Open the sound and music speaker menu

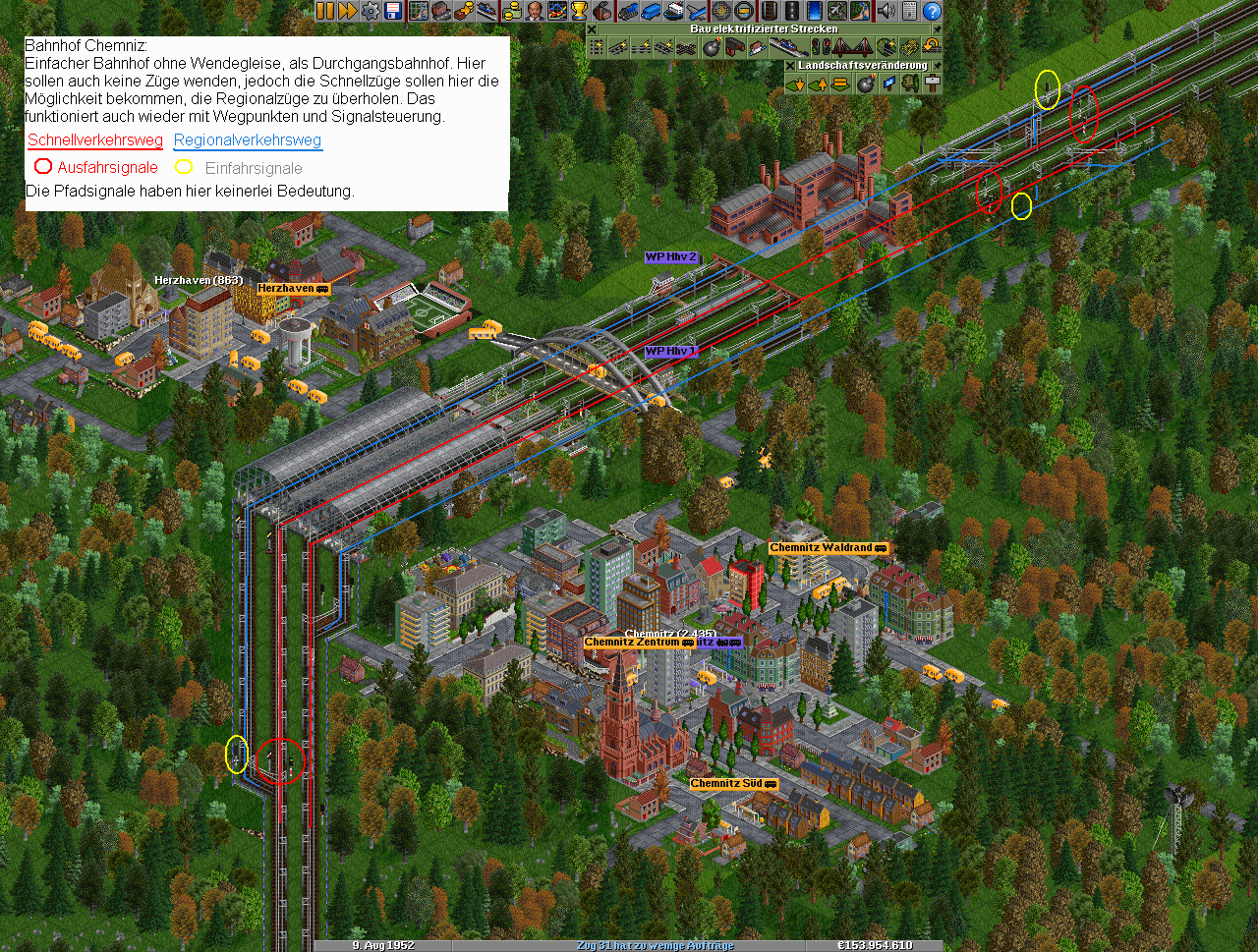coord(886,11)
